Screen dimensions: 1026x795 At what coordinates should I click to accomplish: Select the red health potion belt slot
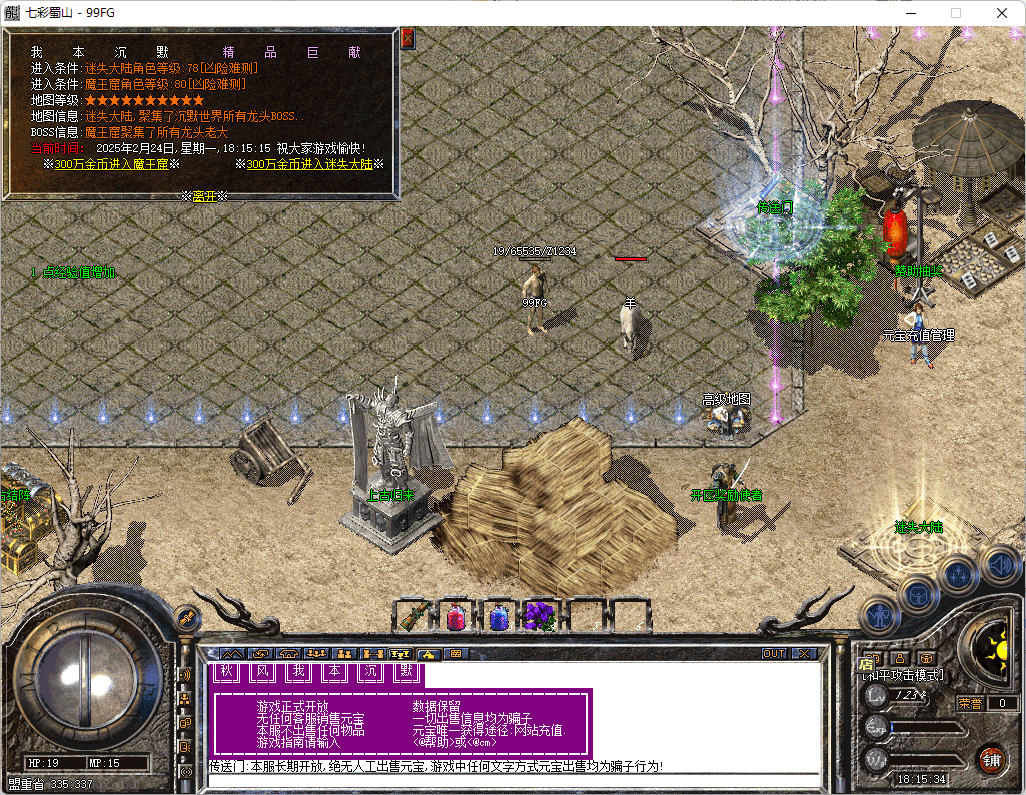pos(455,617)
